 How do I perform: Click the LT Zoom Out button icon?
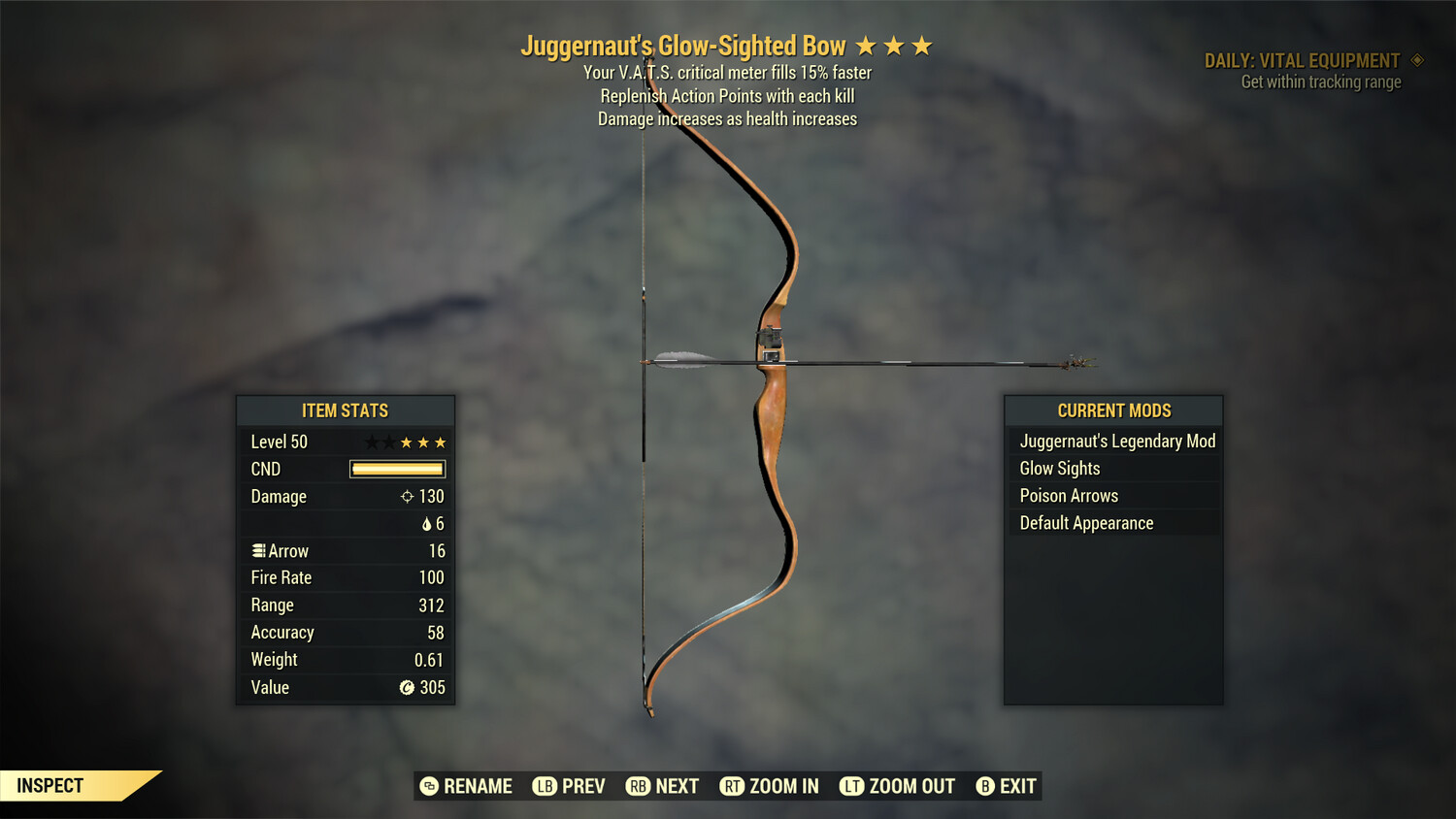coord(852,786)
